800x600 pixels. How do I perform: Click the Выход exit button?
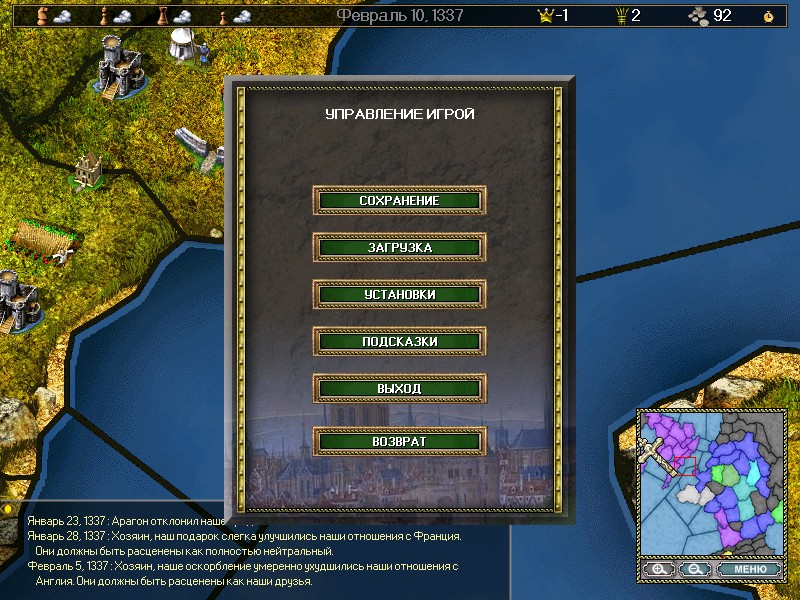(399, 388)
